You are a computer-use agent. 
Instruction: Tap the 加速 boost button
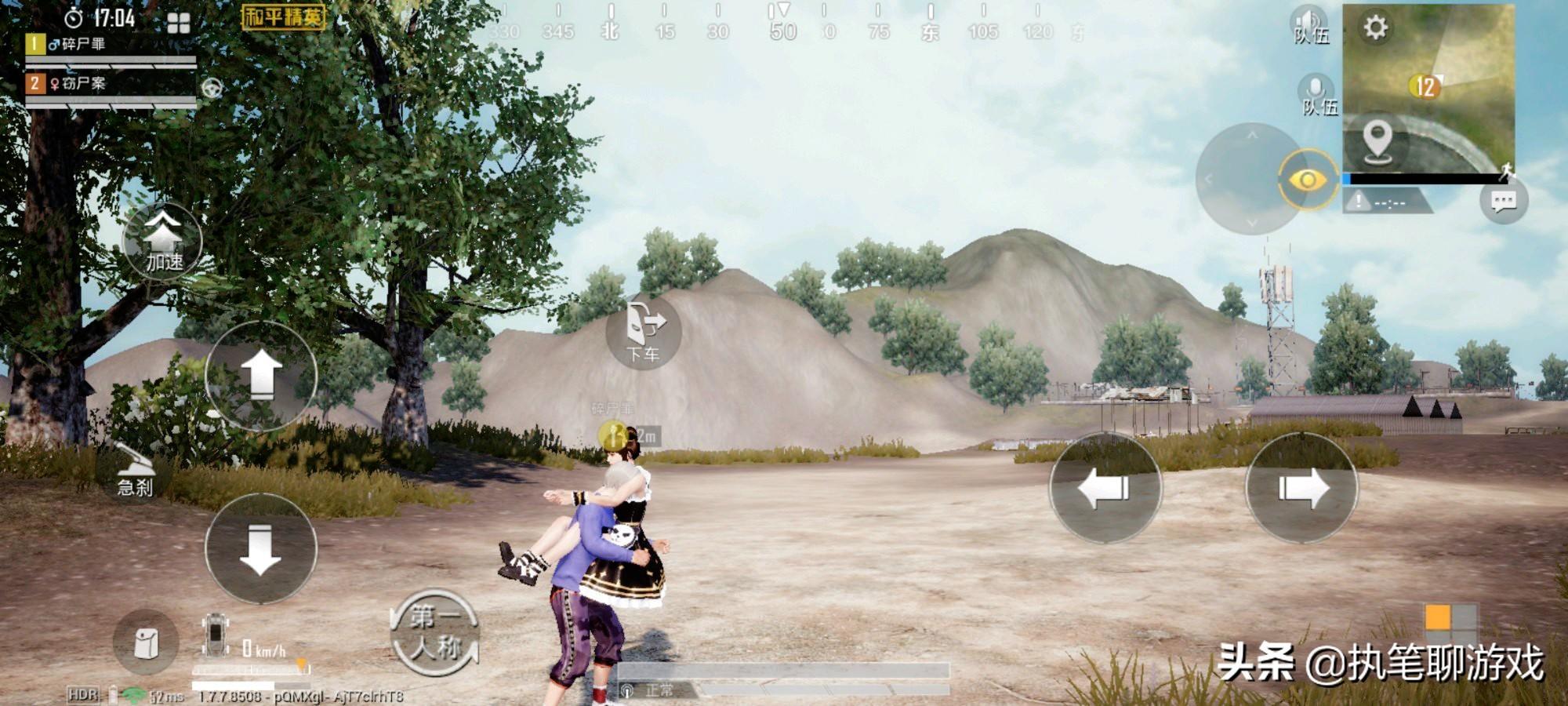(163, 239)
